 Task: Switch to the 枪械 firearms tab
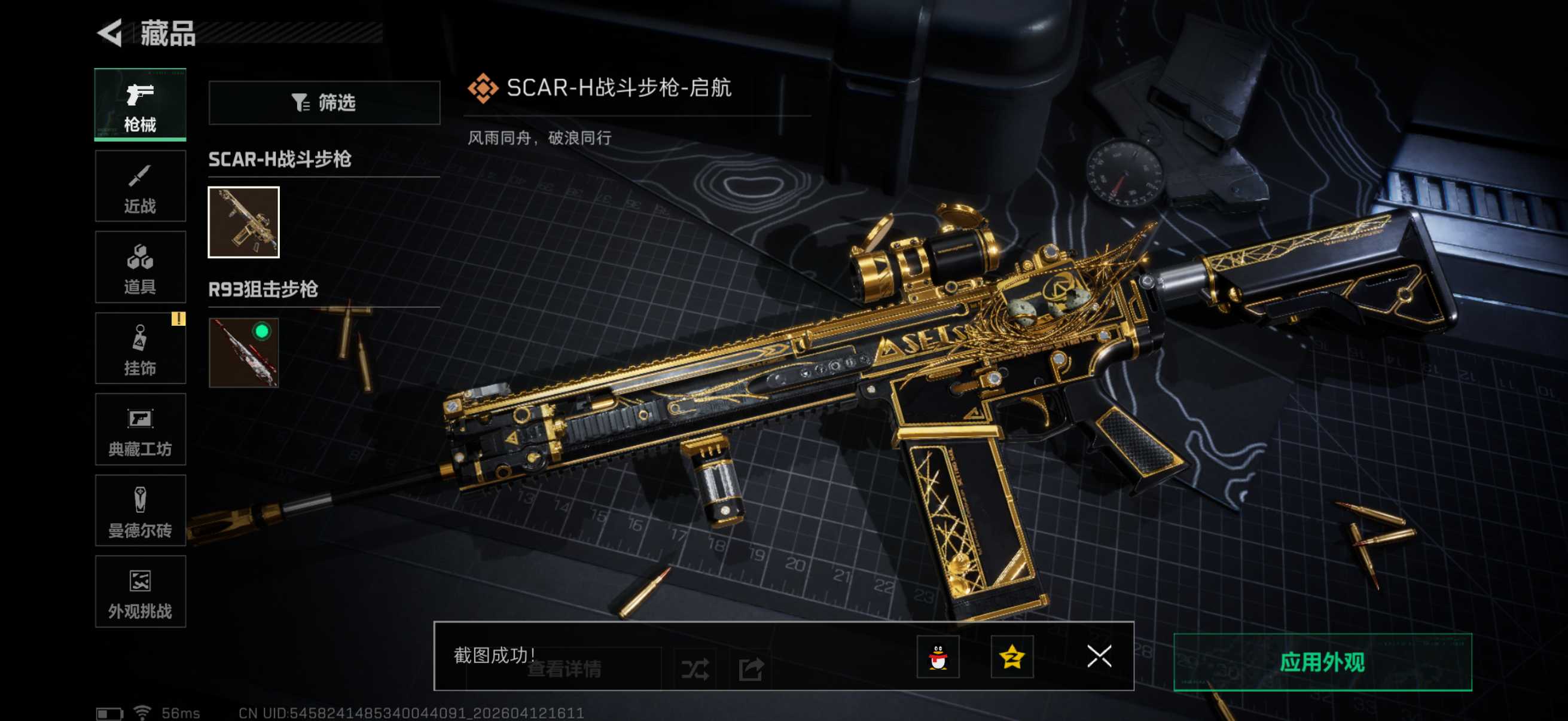[140, 105]
